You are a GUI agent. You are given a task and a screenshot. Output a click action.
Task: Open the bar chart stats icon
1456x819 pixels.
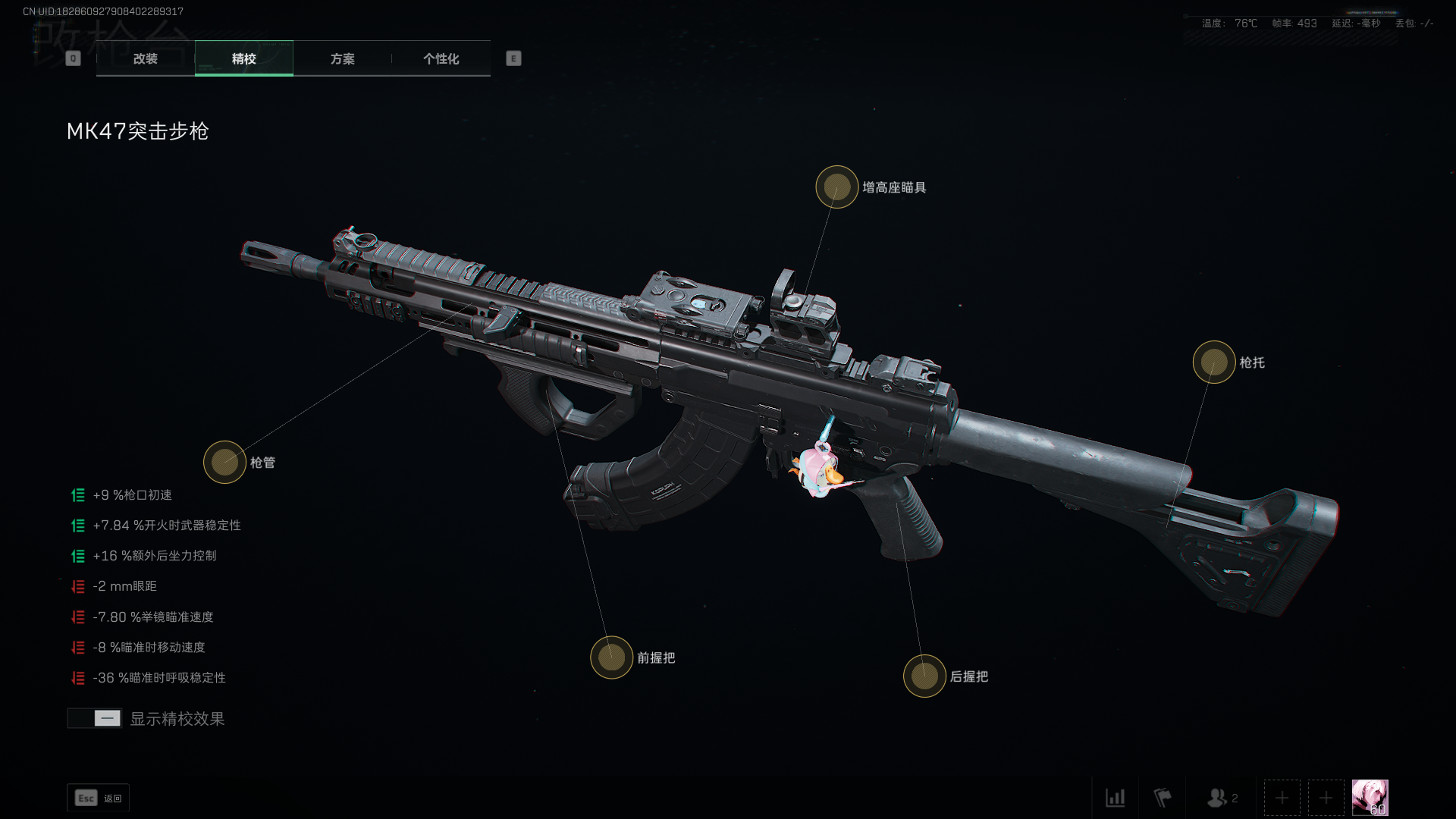[1115, 798]
